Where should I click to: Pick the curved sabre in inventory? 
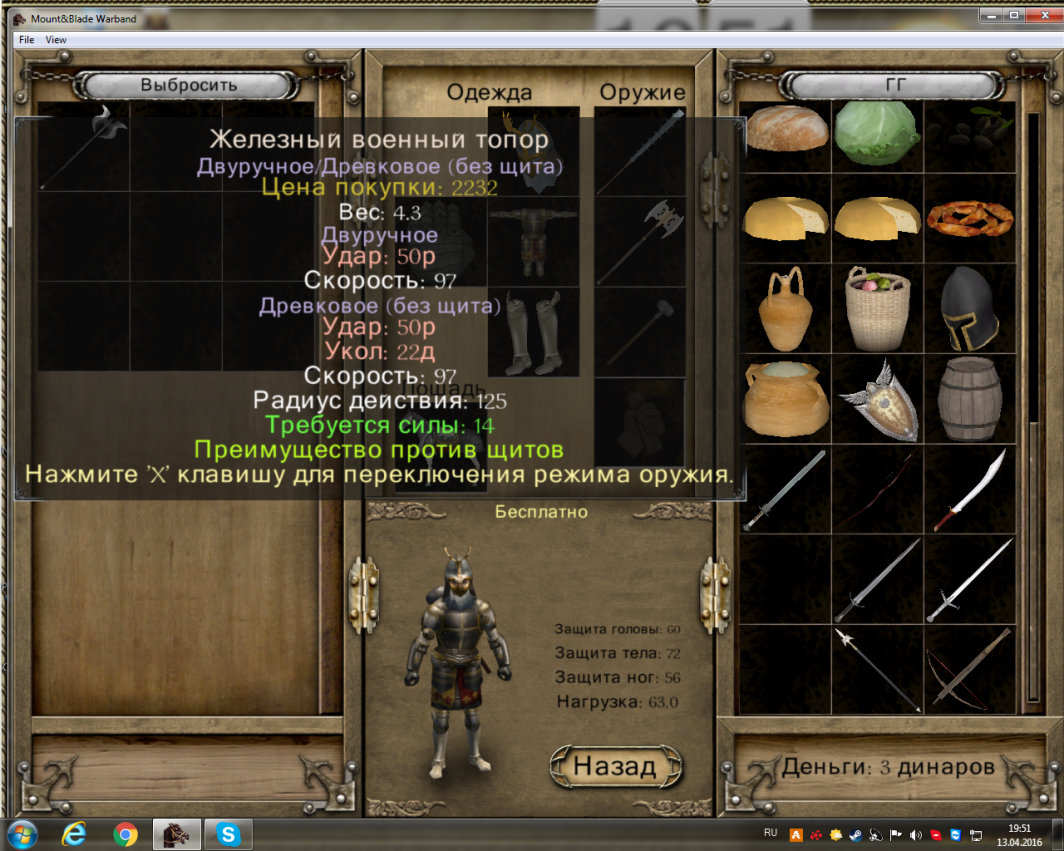tap(968, 489)
